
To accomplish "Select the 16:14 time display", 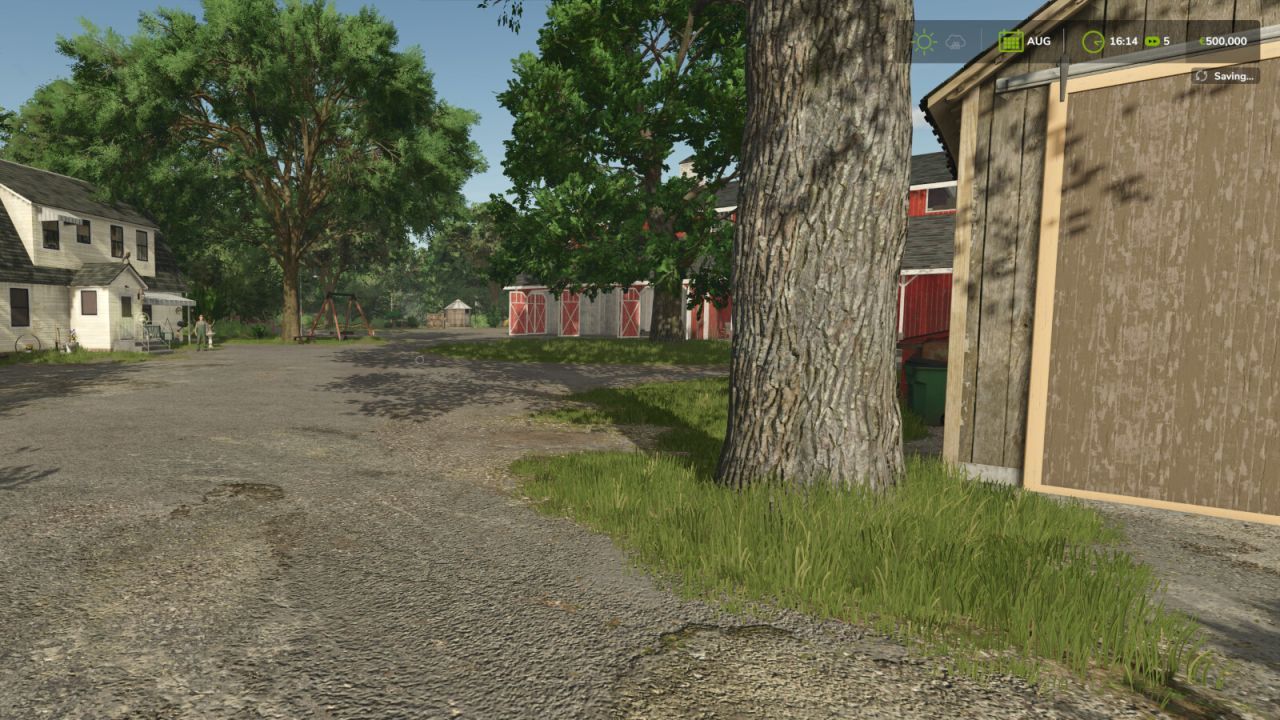I will tap(1125, 41).
